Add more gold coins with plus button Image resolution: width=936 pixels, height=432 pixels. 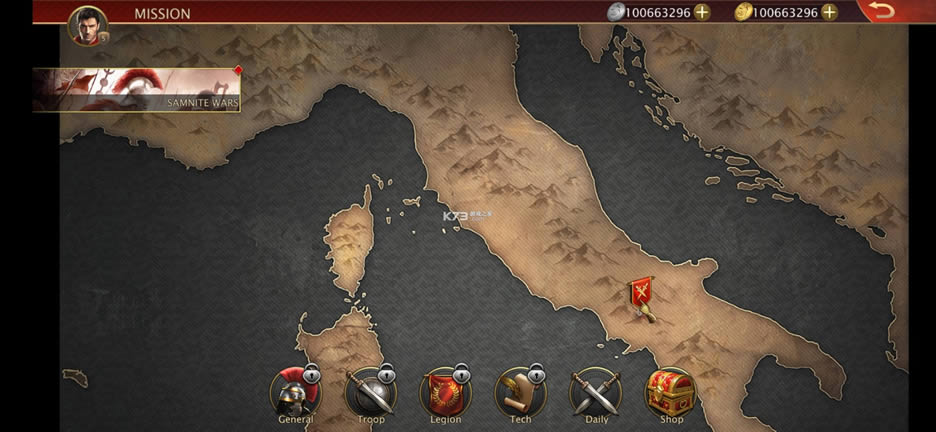(829, 12)
